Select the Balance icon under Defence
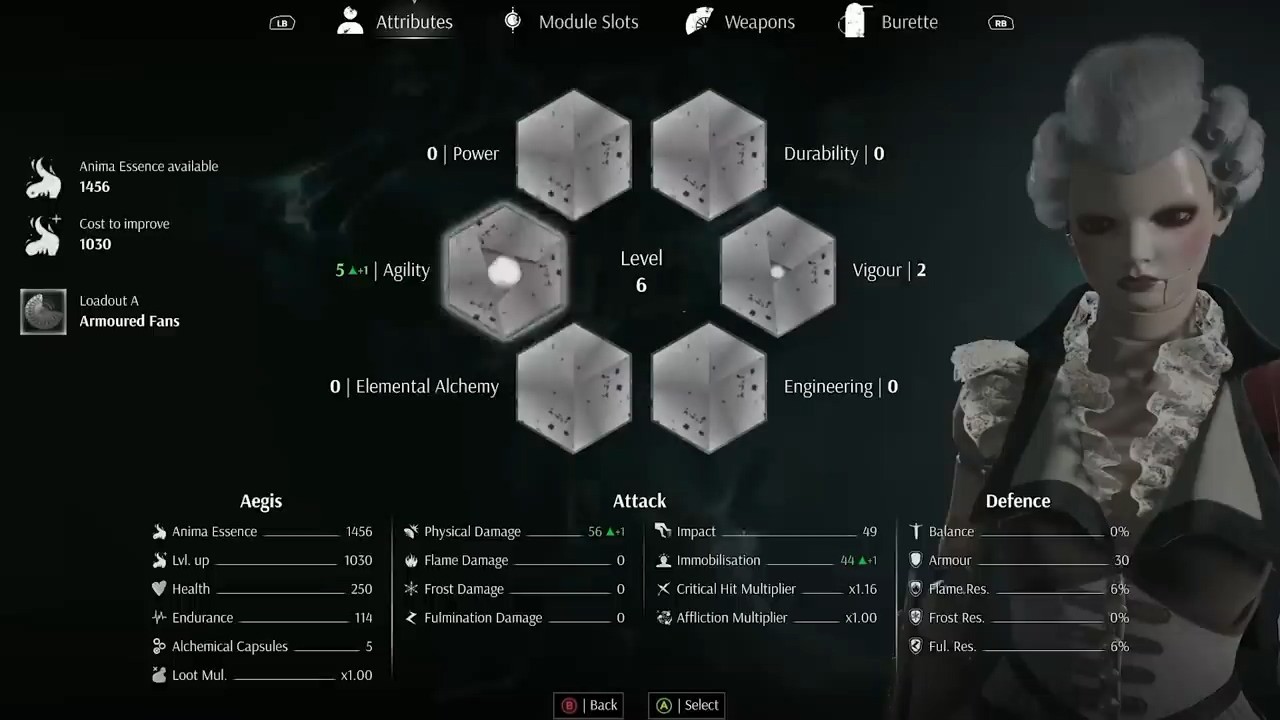Viewport: 1280px width, 720px height. [915, 531]
